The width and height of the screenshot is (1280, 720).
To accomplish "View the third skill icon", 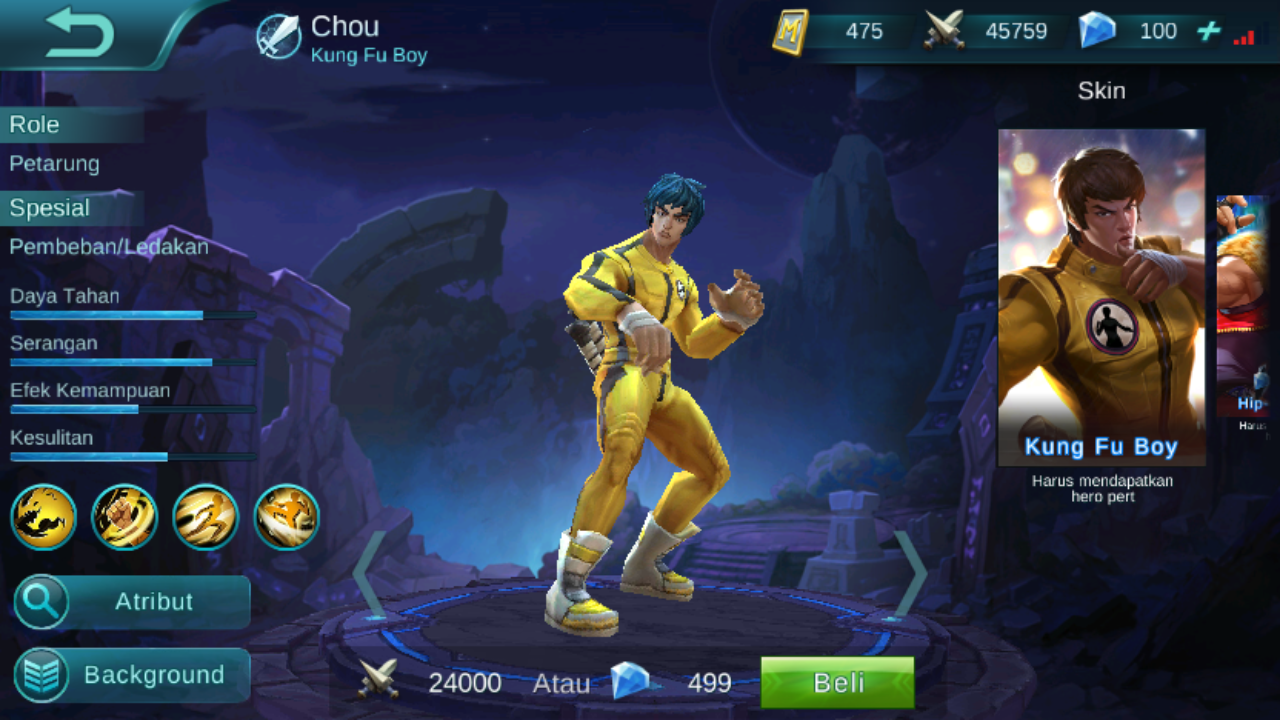I will 205,517.
